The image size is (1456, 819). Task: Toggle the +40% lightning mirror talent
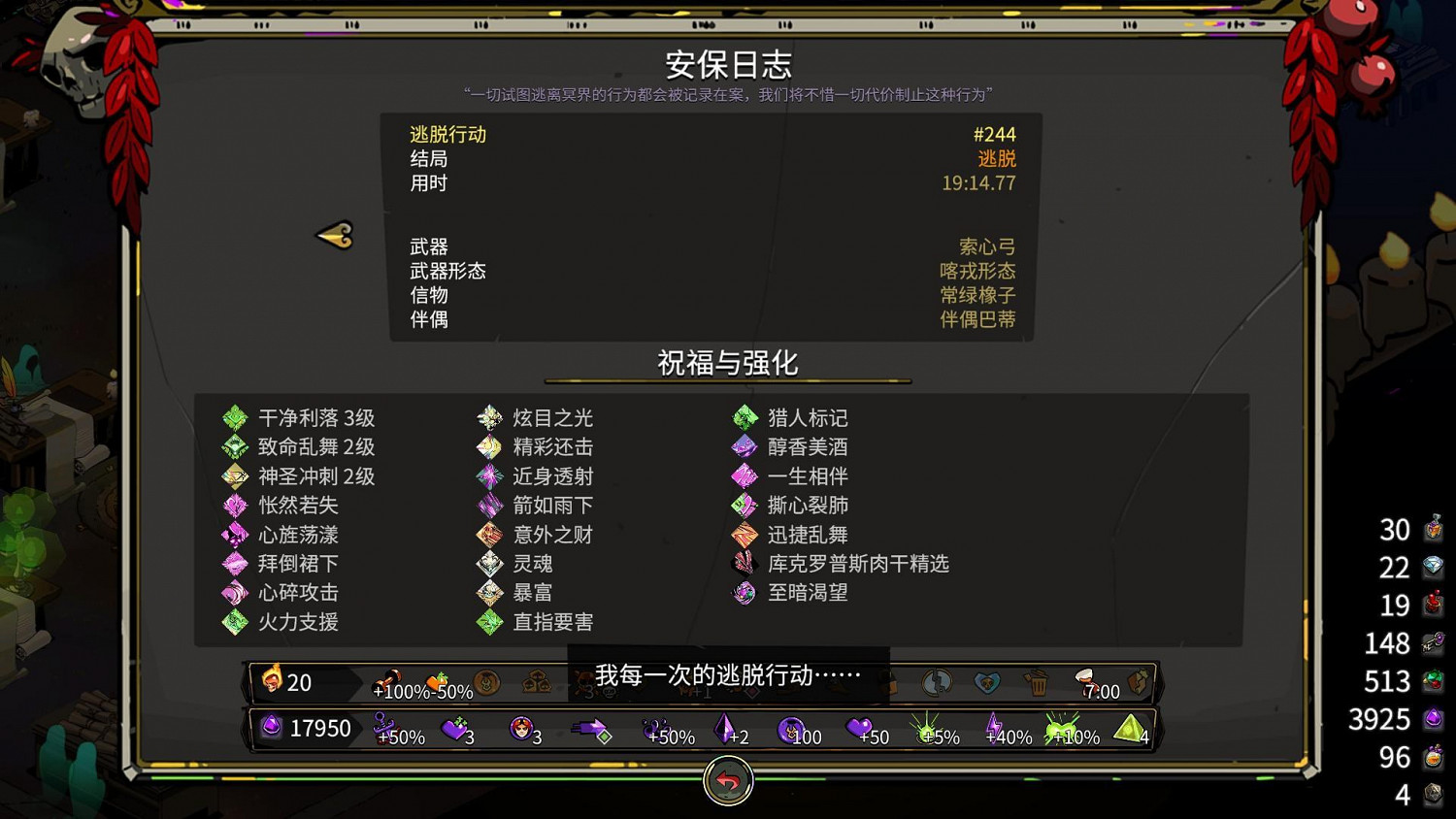(995, 727)
